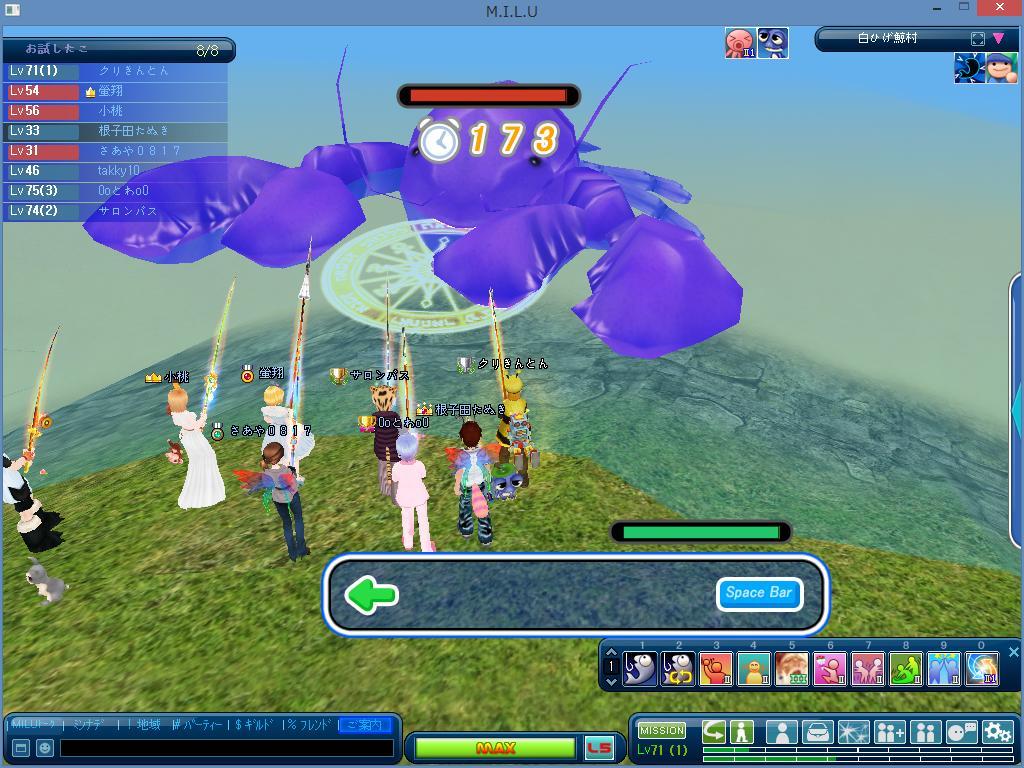Open the inventory bag icon

pyautogui.click(x=817, y=733)
